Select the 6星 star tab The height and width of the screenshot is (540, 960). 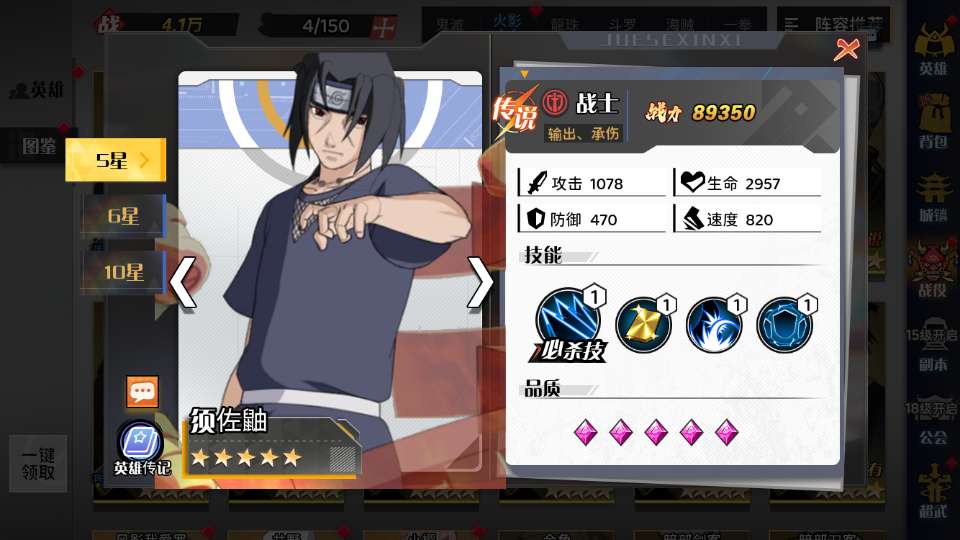coord(123,216)
